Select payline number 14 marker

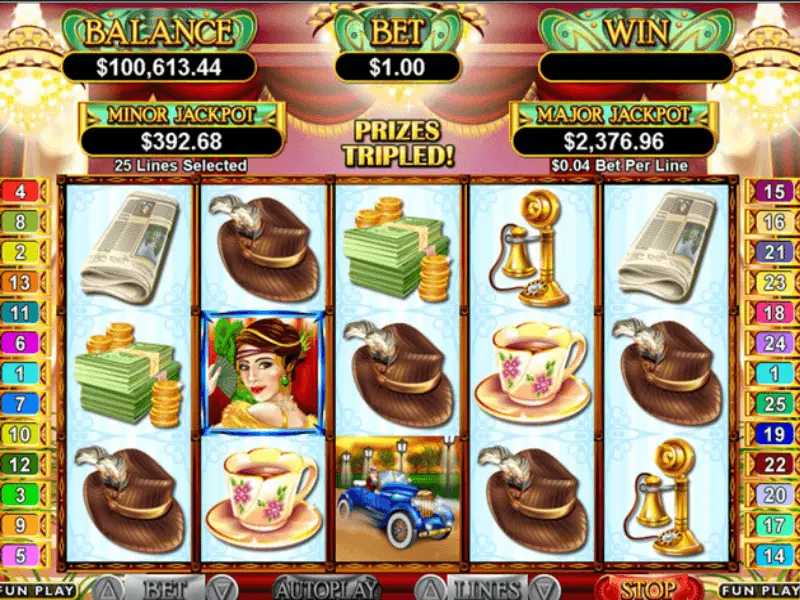point(775,555)
